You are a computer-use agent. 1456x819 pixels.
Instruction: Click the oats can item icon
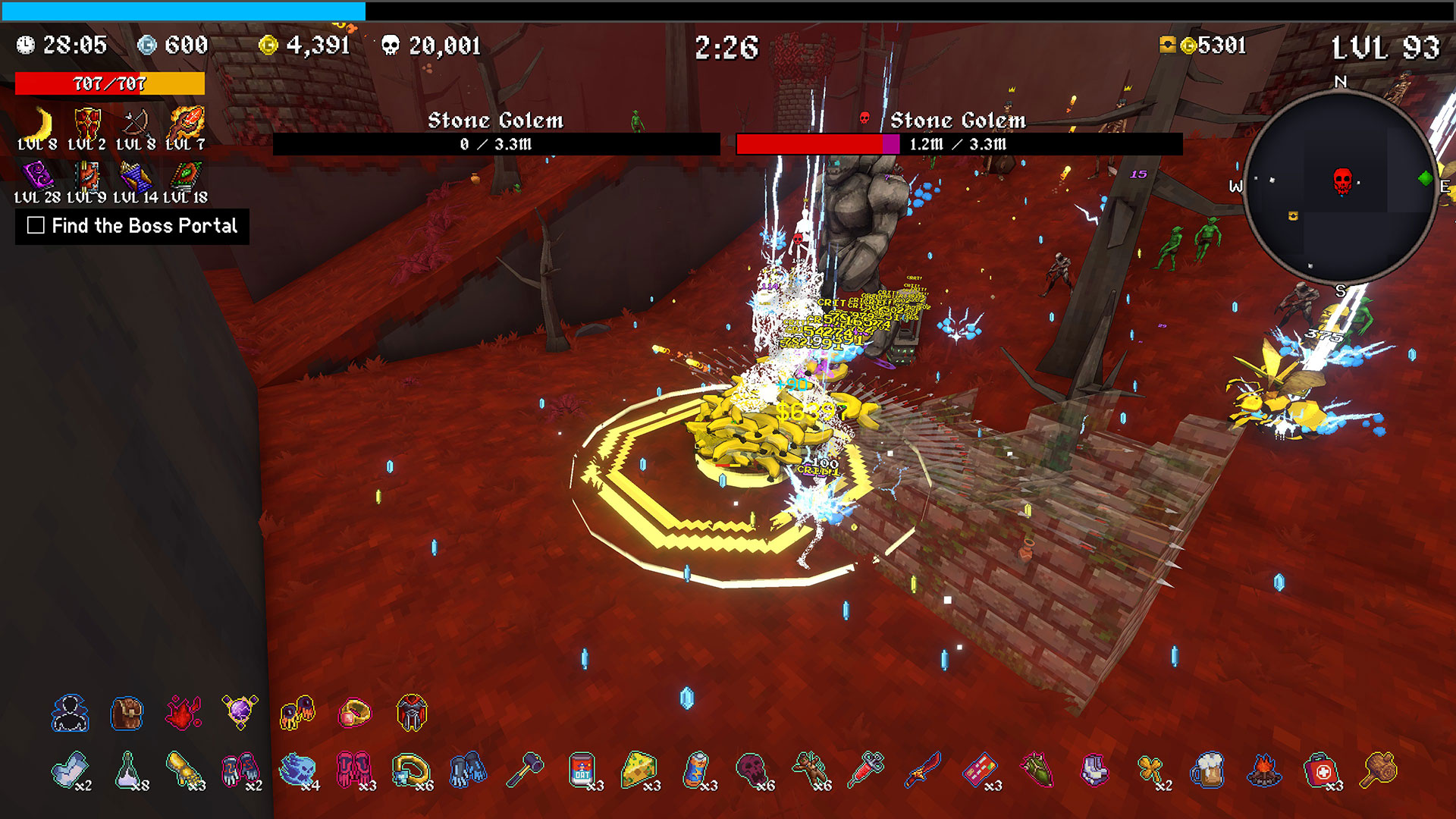coord(582,770)
